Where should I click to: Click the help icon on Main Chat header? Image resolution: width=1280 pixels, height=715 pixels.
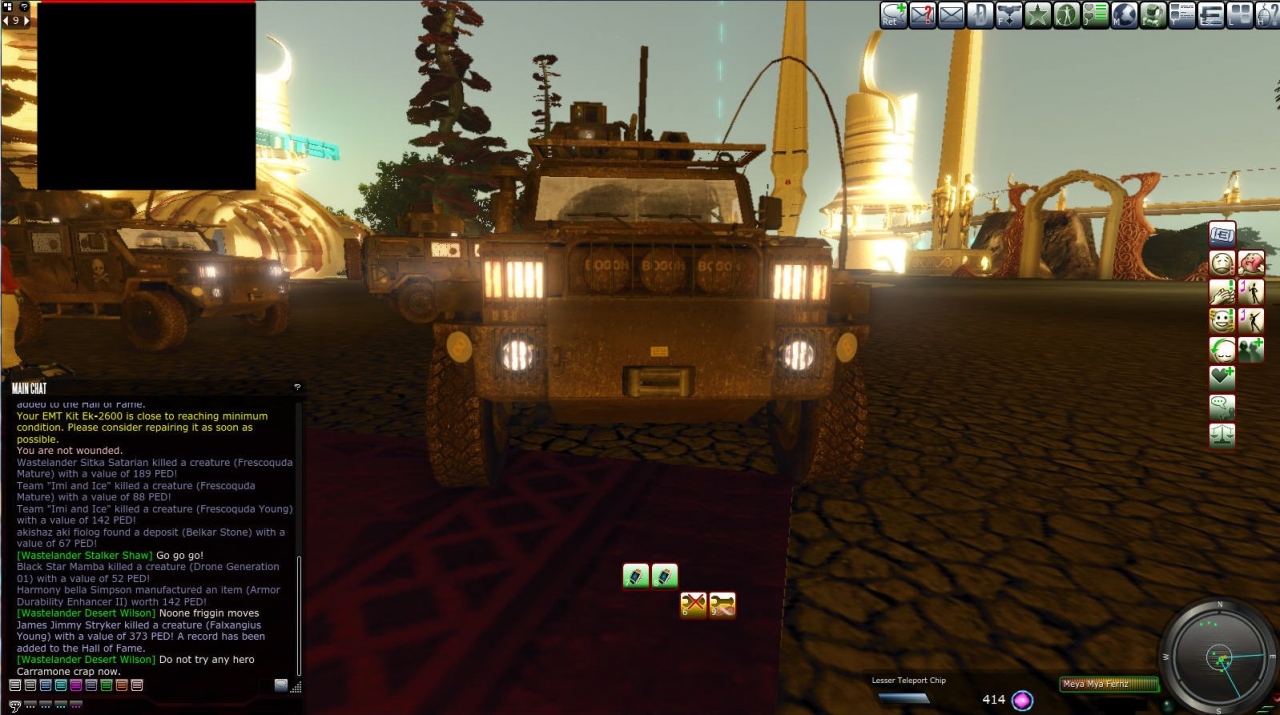point(297,387)
